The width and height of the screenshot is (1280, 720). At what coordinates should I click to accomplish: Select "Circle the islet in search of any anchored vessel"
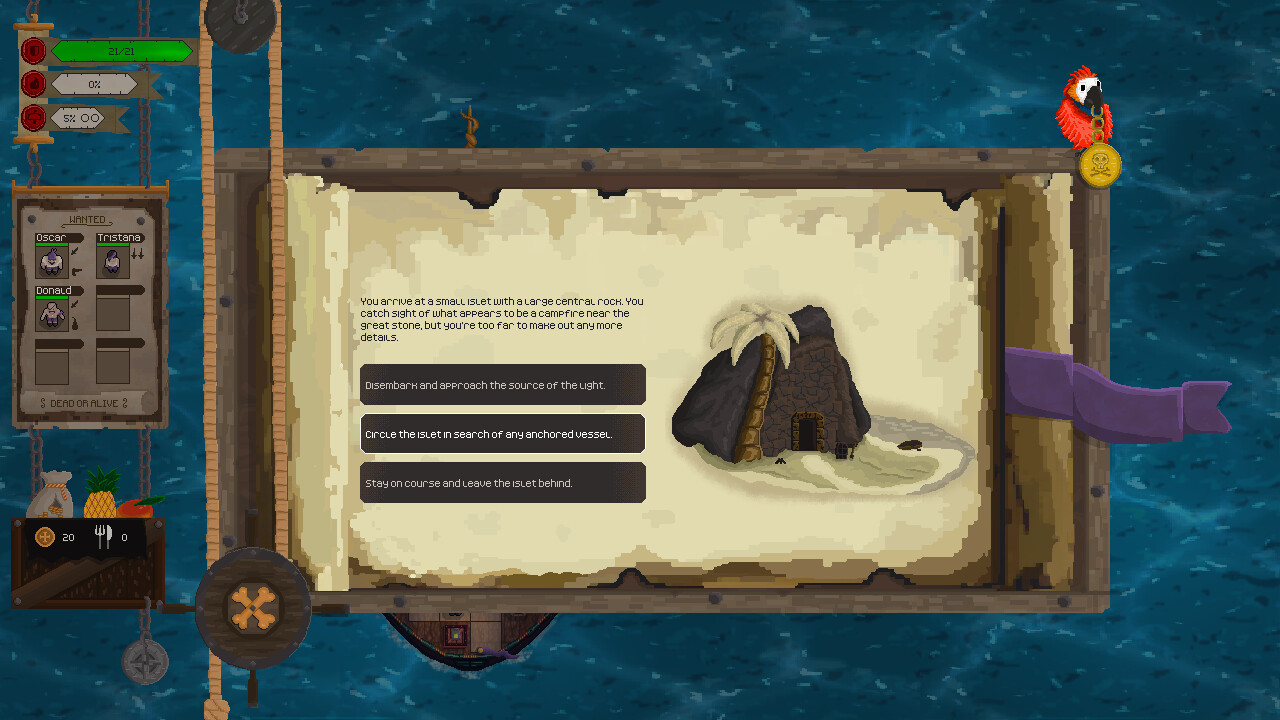pyautogui.click(x=502, y=433)
